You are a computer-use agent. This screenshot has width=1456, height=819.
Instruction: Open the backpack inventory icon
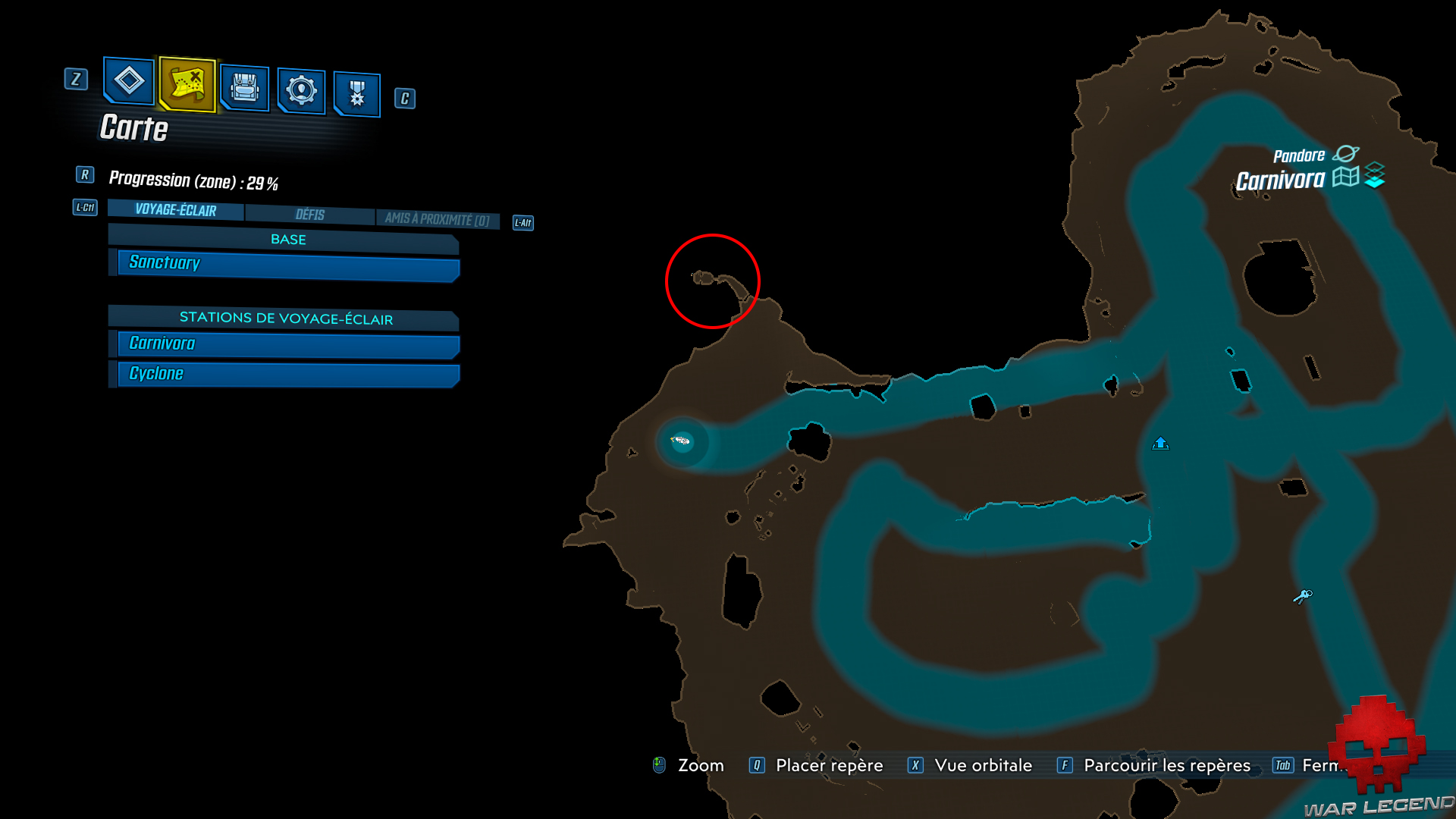pos(244,86)
